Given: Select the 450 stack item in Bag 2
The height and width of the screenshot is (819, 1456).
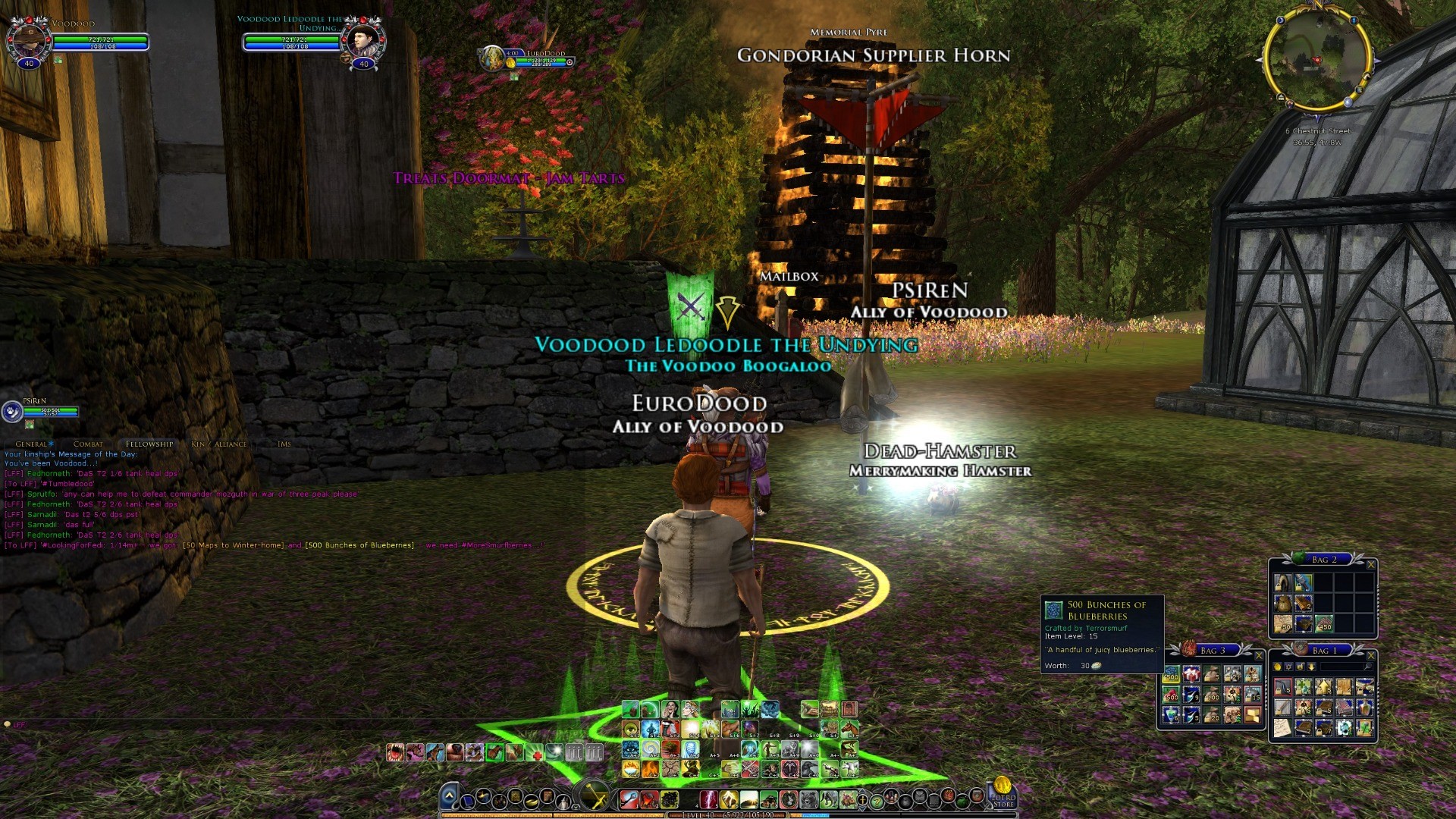Looking at the screenshot, I should [1324, 623].
